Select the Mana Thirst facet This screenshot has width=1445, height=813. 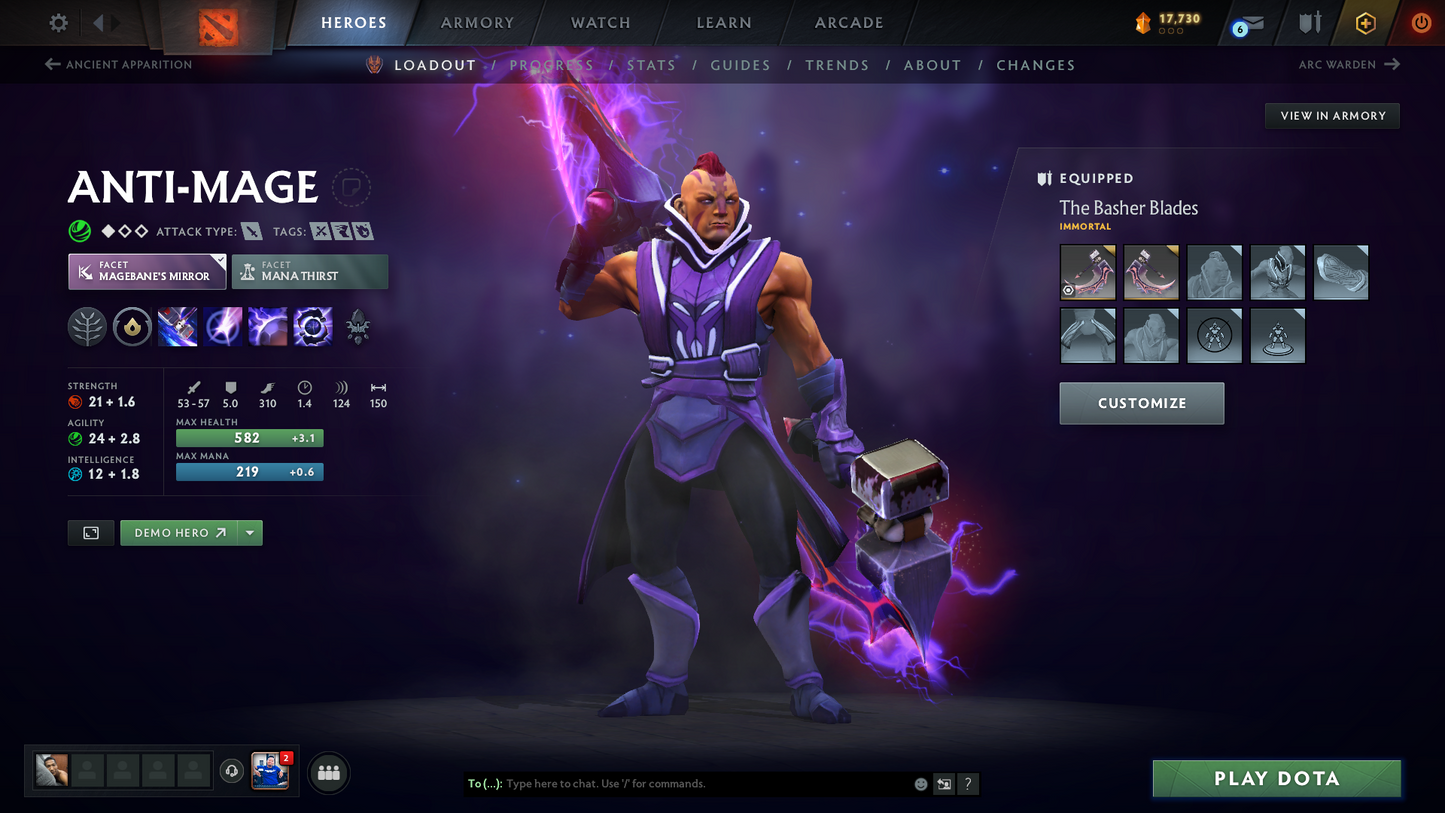click(309, 271)
